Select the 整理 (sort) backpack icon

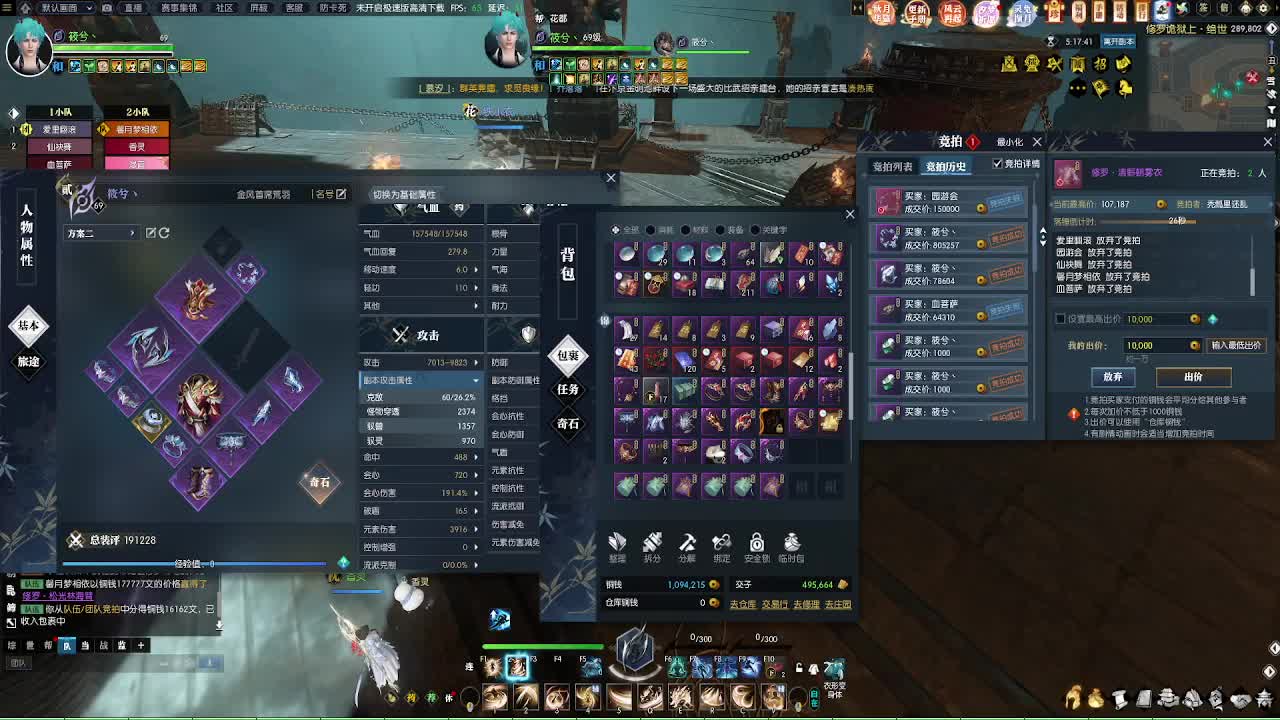click(x=617, y=540)
